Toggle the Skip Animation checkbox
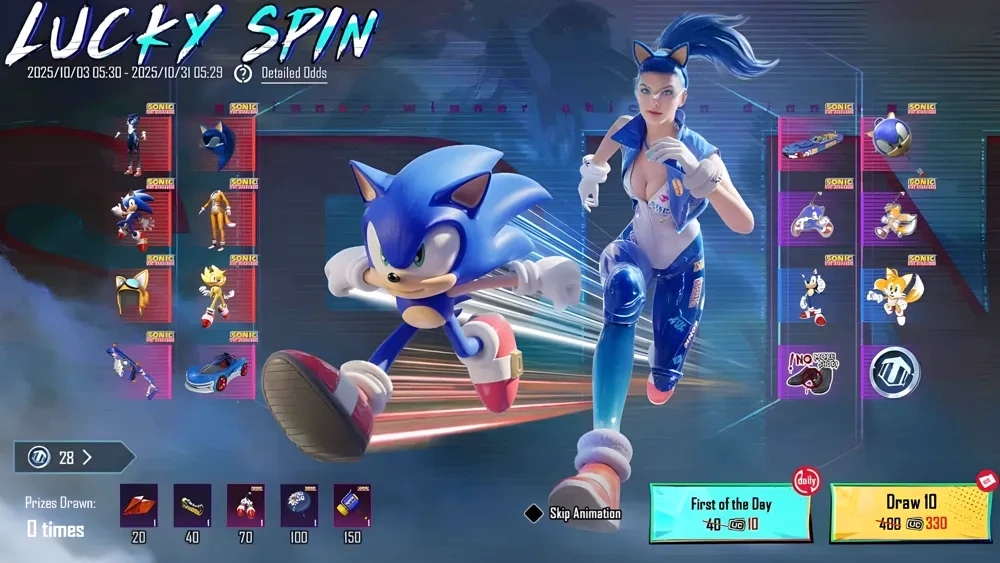This screenshot has width=1000, height=563. click(x=534, y=514)
